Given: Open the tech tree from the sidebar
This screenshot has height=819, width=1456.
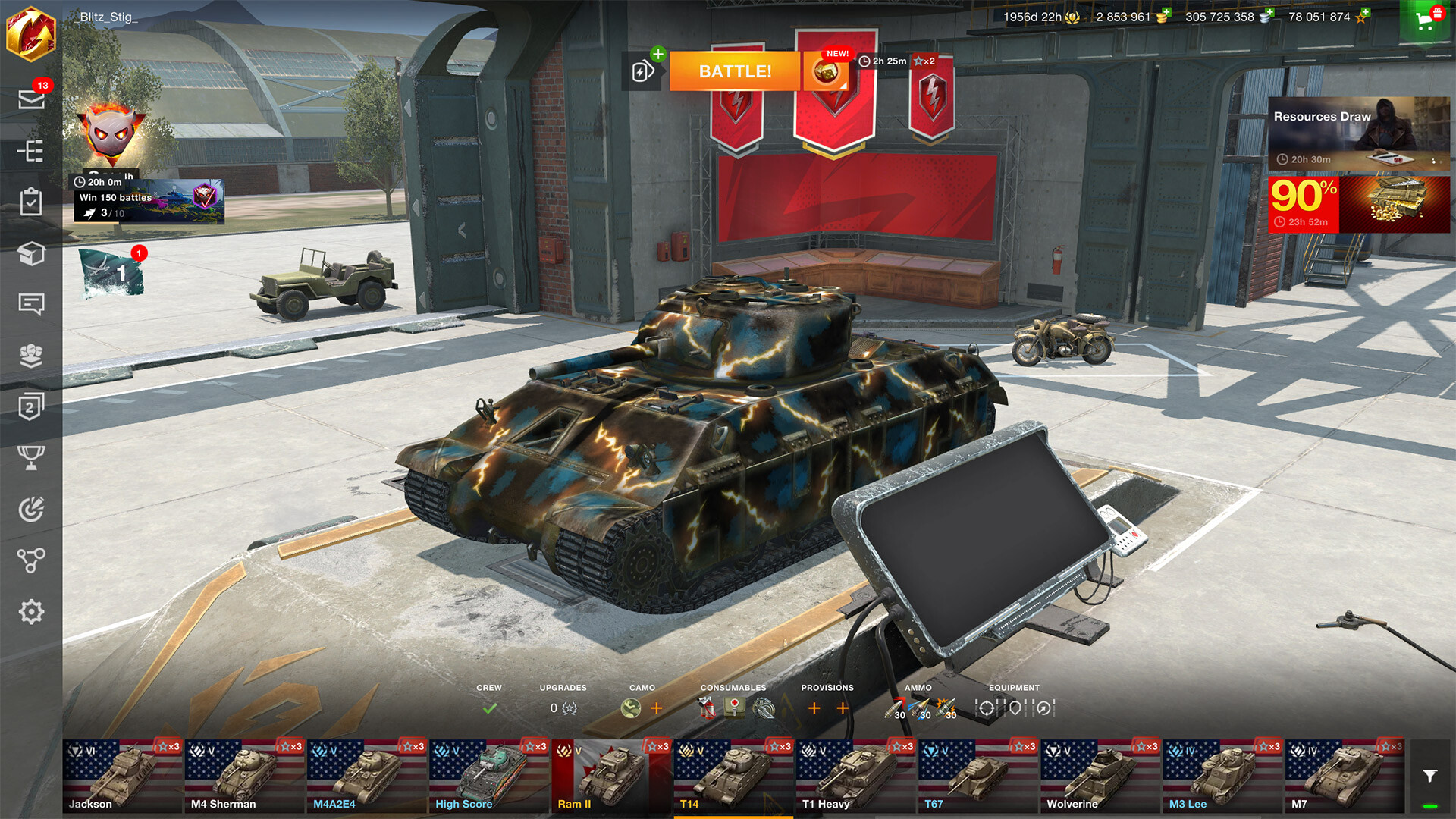Looking at the screenshot, I should 31,152.
